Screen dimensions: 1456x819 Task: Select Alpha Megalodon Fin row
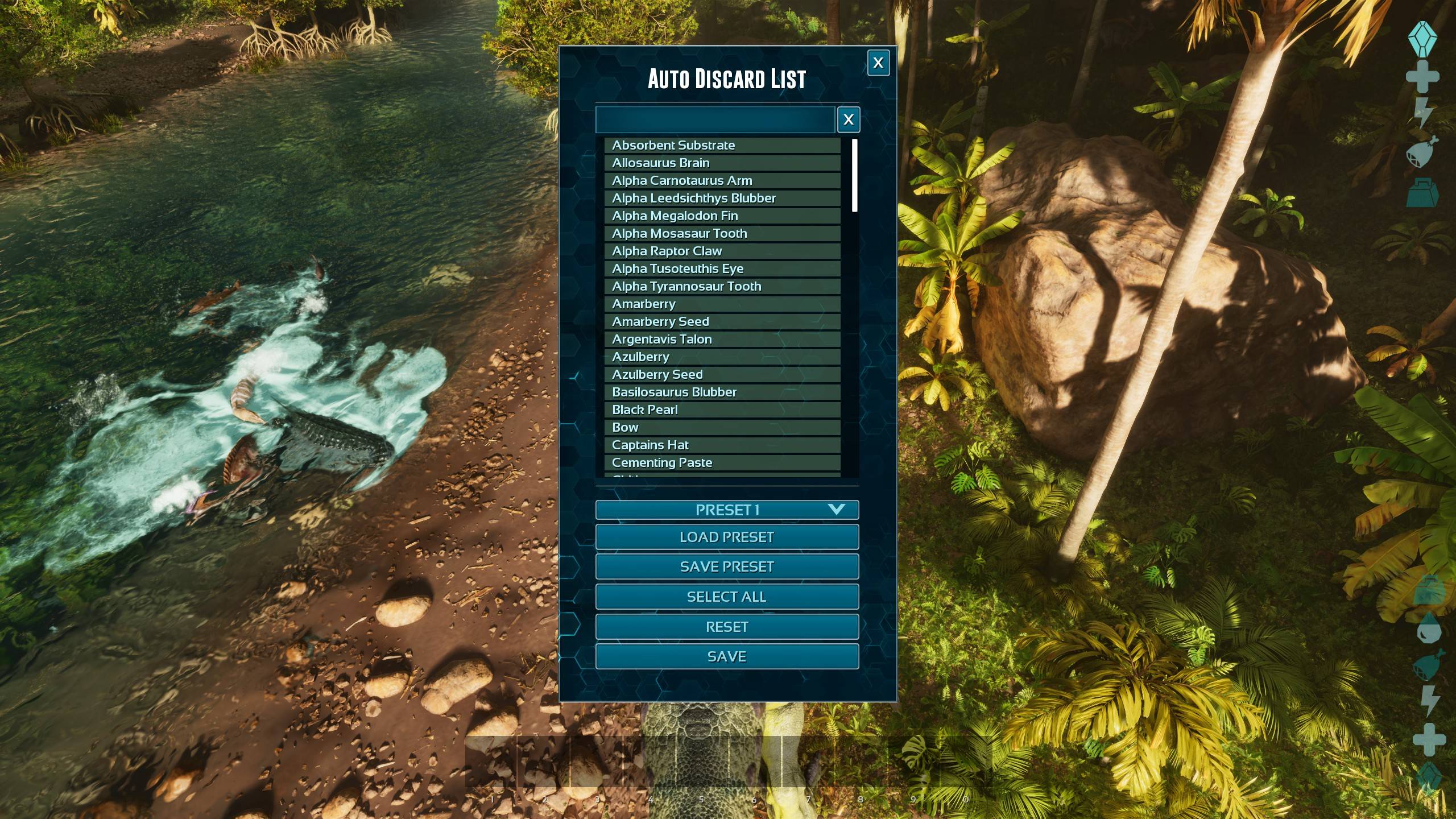pos(722,216)
